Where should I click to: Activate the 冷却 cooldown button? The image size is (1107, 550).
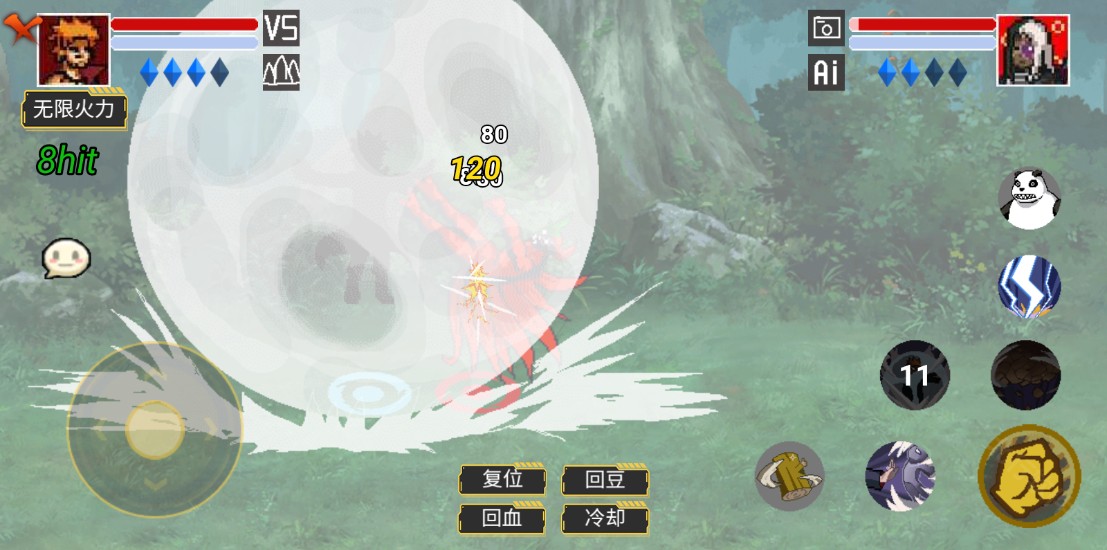pos(605,518)
